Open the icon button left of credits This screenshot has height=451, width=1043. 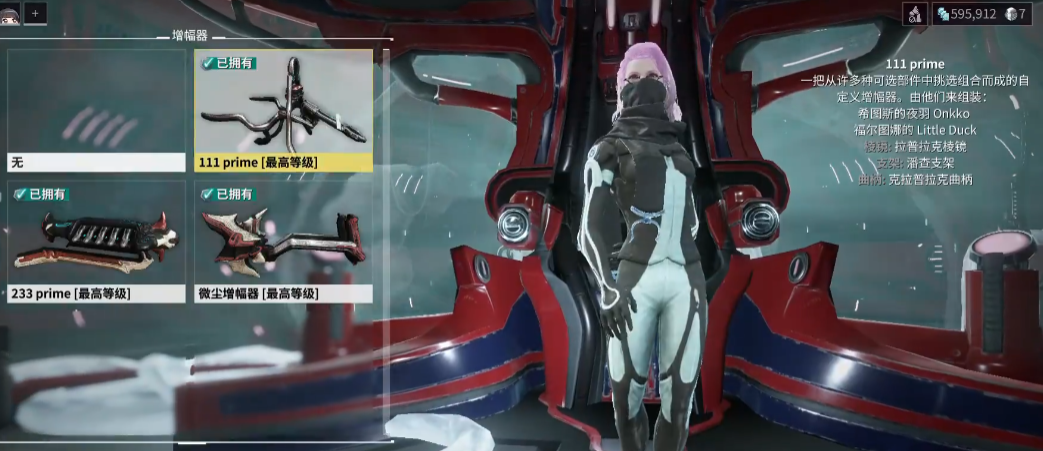(x=916, y=14)
